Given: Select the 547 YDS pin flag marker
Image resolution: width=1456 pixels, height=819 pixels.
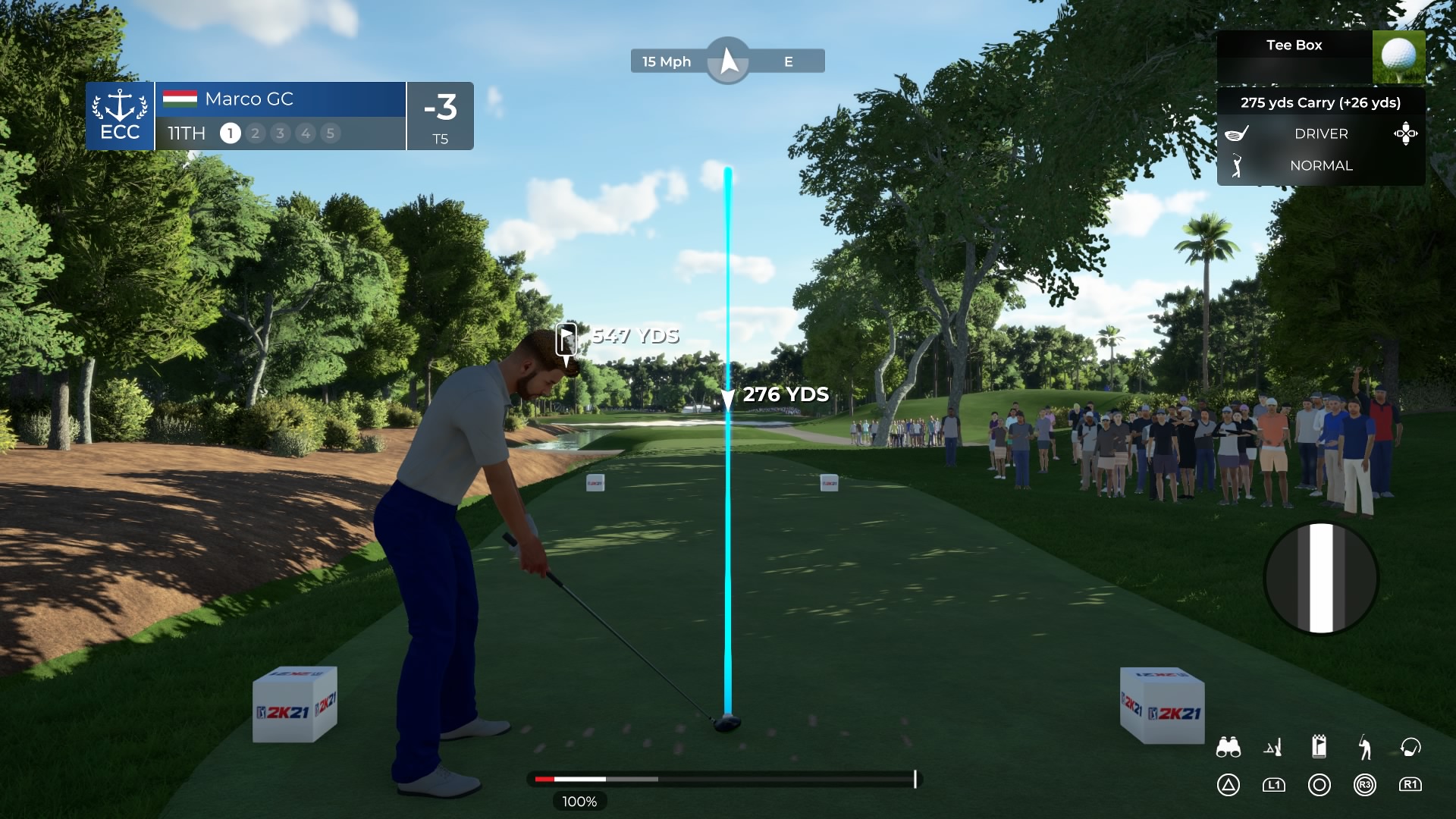Looking at the screenshot, I should 566,338.
